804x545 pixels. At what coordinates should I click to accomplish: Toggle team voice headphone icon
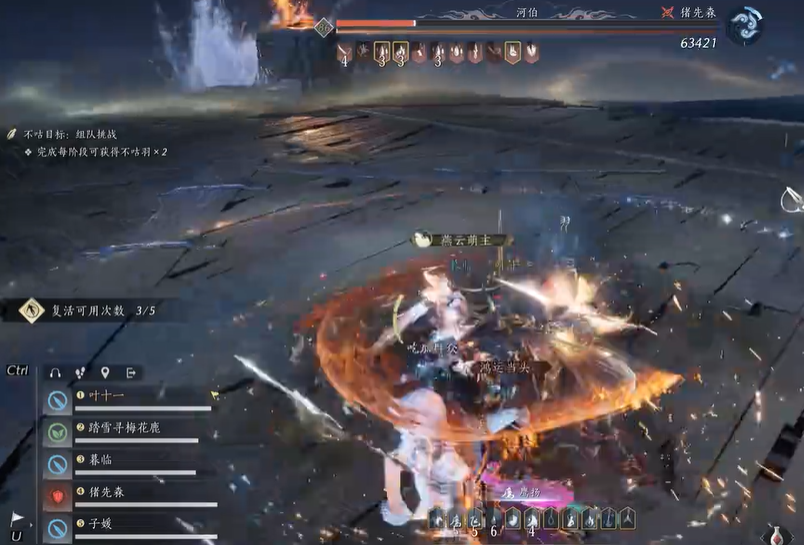pos(56,373)
